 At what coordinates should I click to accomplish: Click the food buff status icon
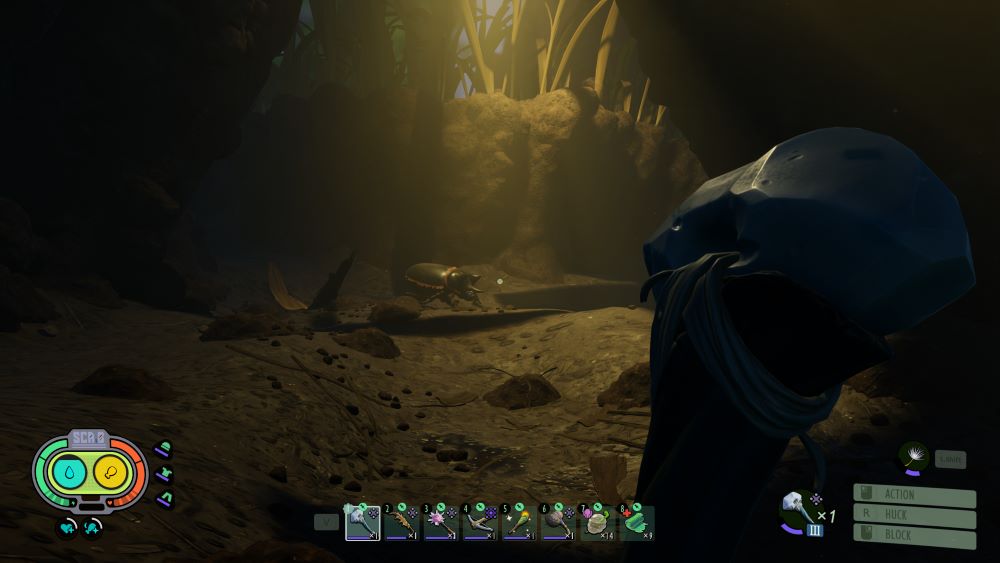(x=92, y=525)
